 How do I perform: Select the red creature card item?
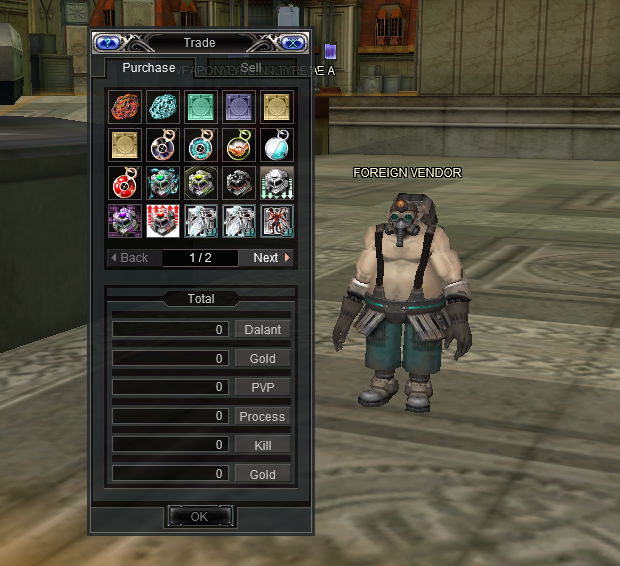(x=276, y=220)
